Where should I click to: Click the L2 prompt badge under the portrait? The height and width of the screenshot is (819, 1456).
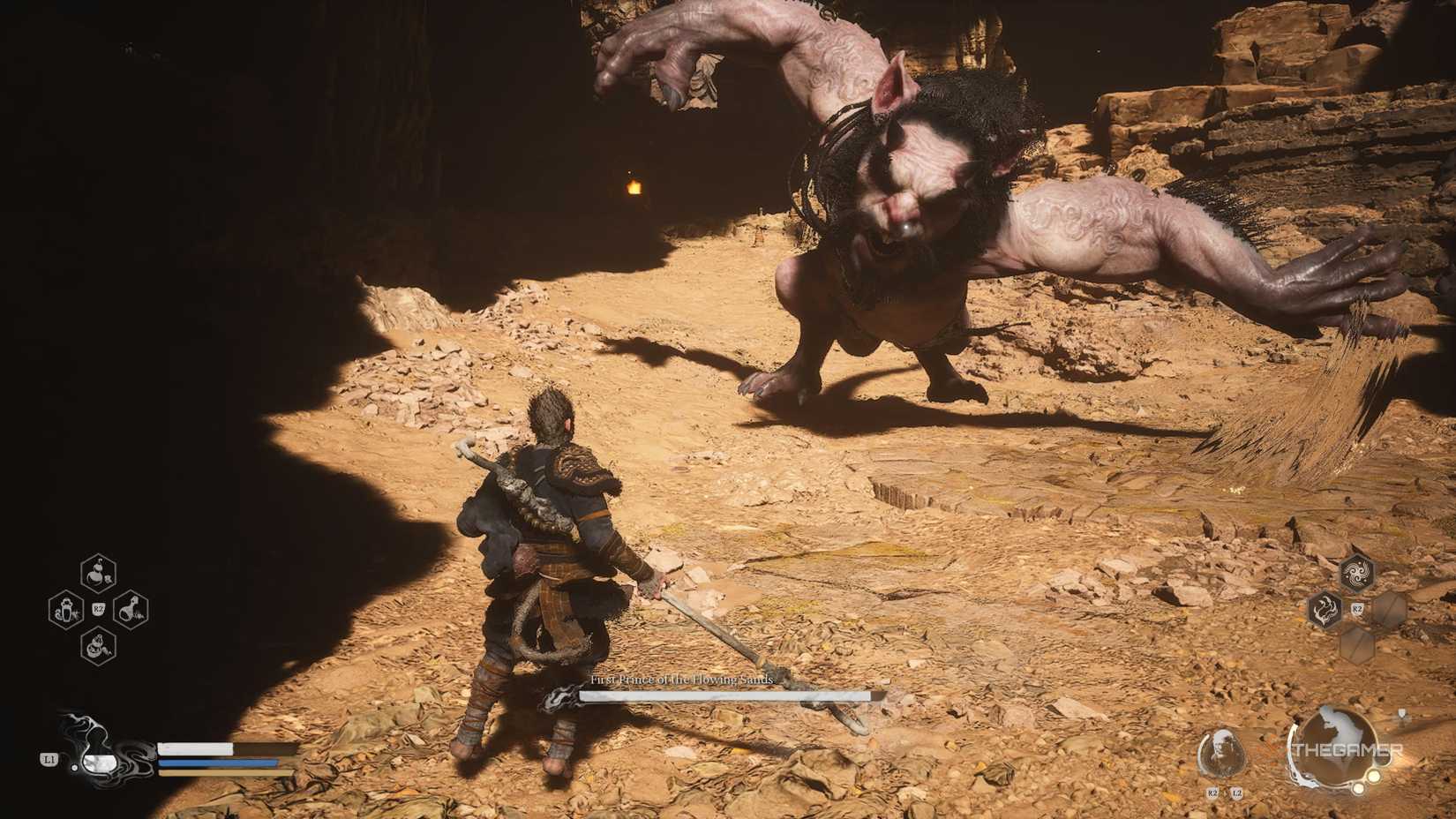(1236, 793)
